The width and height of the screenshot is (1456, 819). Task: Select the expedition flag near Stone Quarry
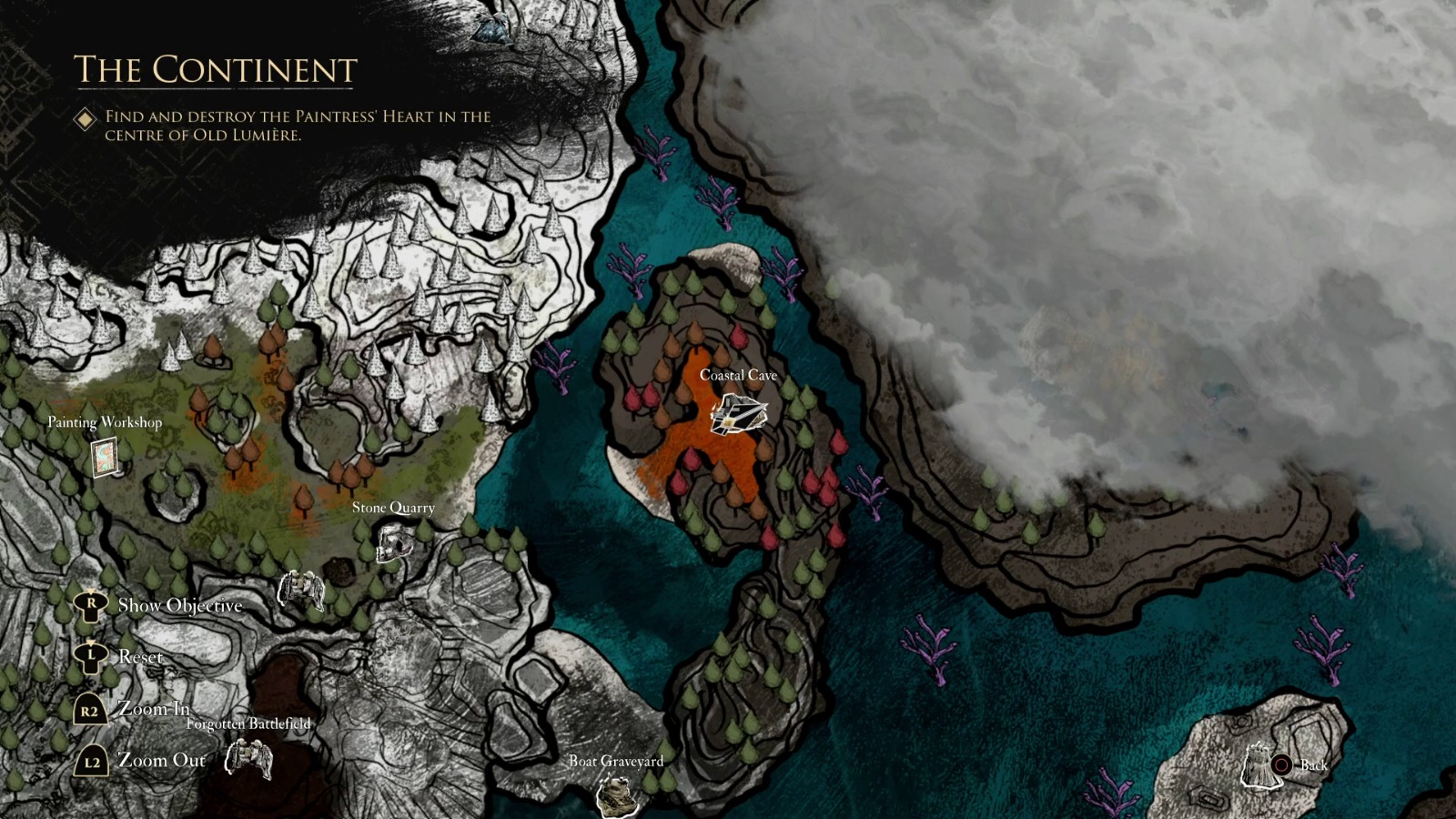pos(300,587)
